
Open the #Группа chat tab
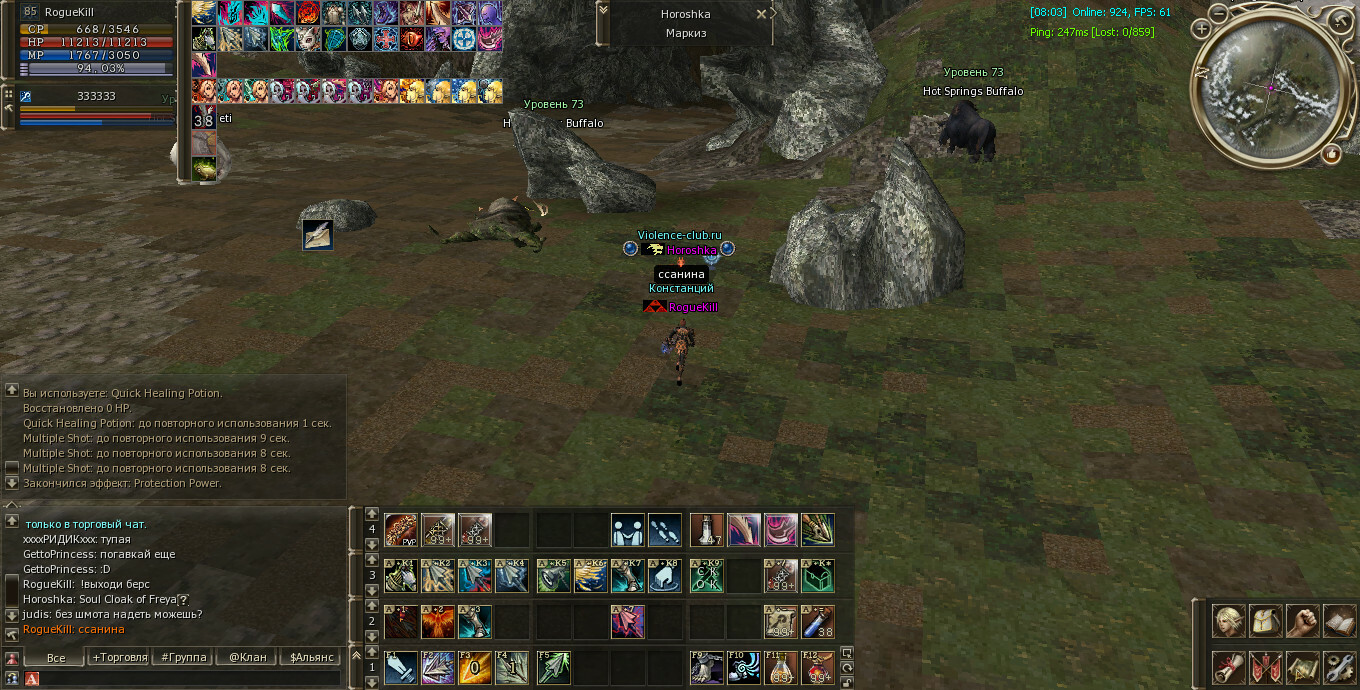[x=184, y=657]
